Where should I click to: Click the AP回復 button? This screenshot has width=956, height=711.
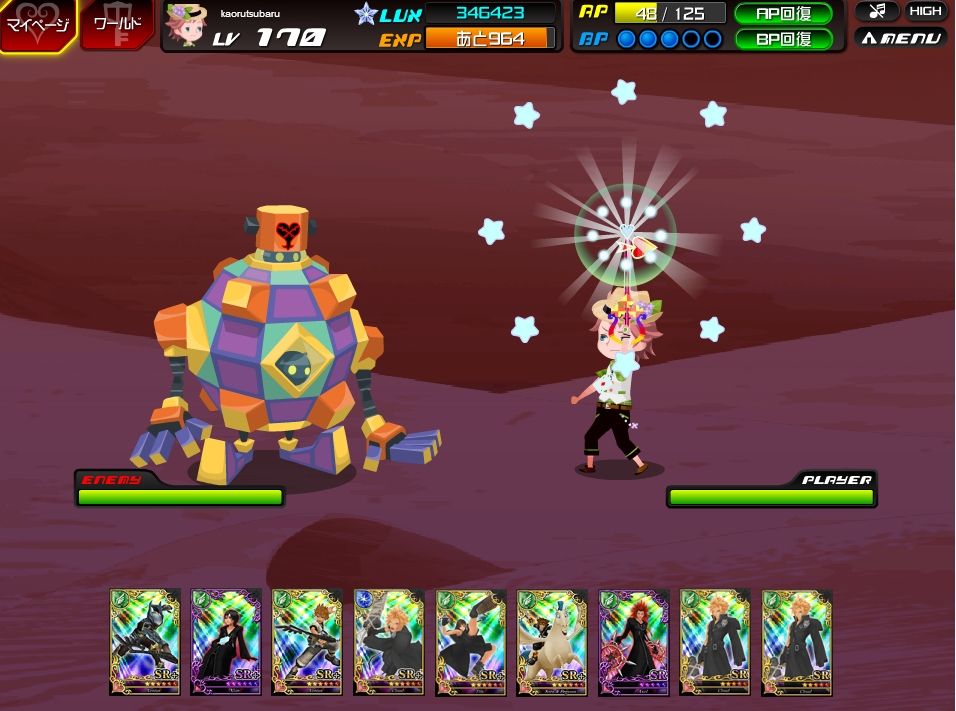tap(783, 14)
